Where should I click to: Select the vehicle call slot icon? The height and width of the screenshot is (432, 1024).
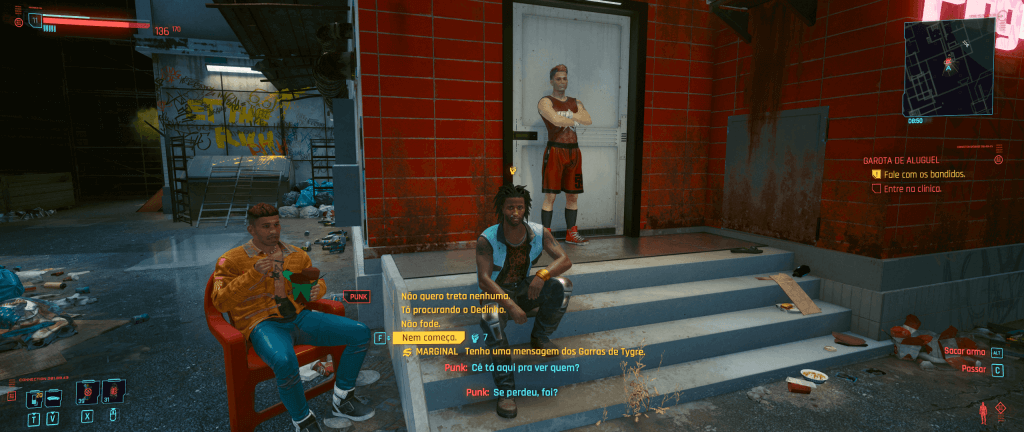(x=53, y=397)
